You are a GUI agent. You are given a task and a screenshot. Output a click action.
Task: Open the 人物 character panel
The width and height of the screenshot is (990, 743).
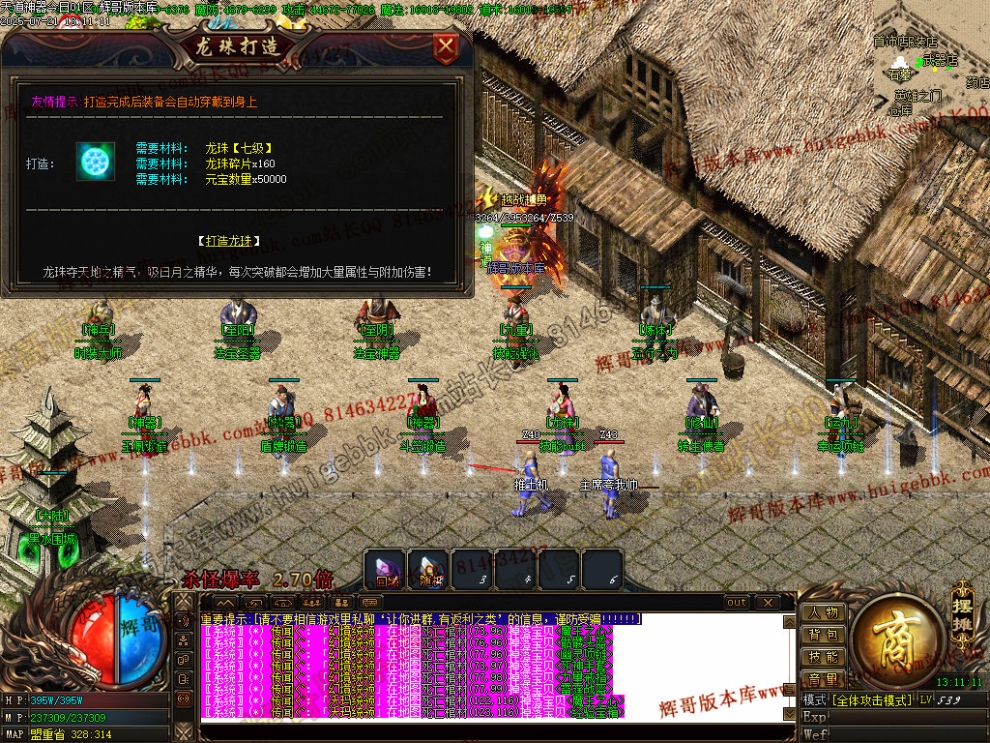coord(823,612)
